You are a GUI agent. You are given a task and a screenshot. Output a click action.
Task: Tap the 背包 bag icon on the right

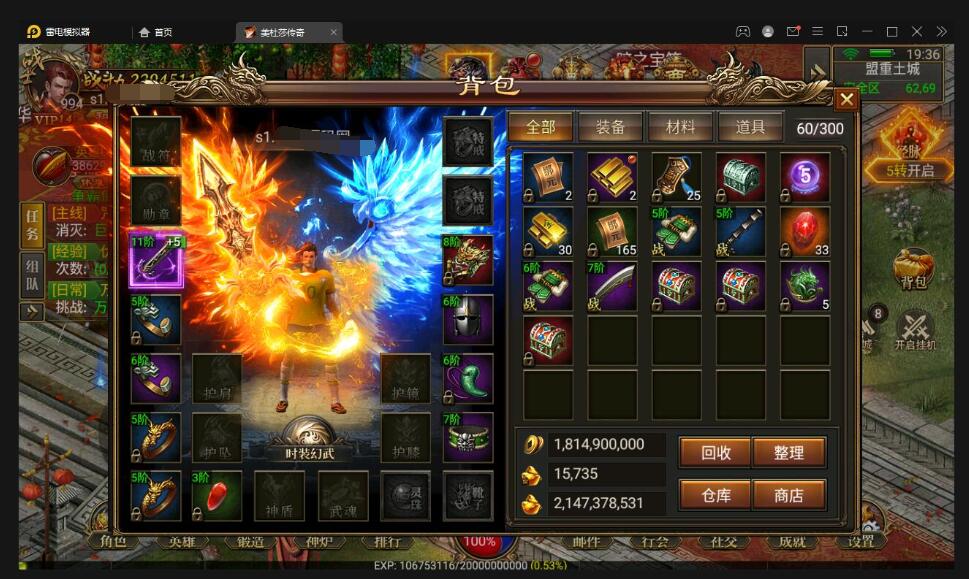[x=913, y=270]
